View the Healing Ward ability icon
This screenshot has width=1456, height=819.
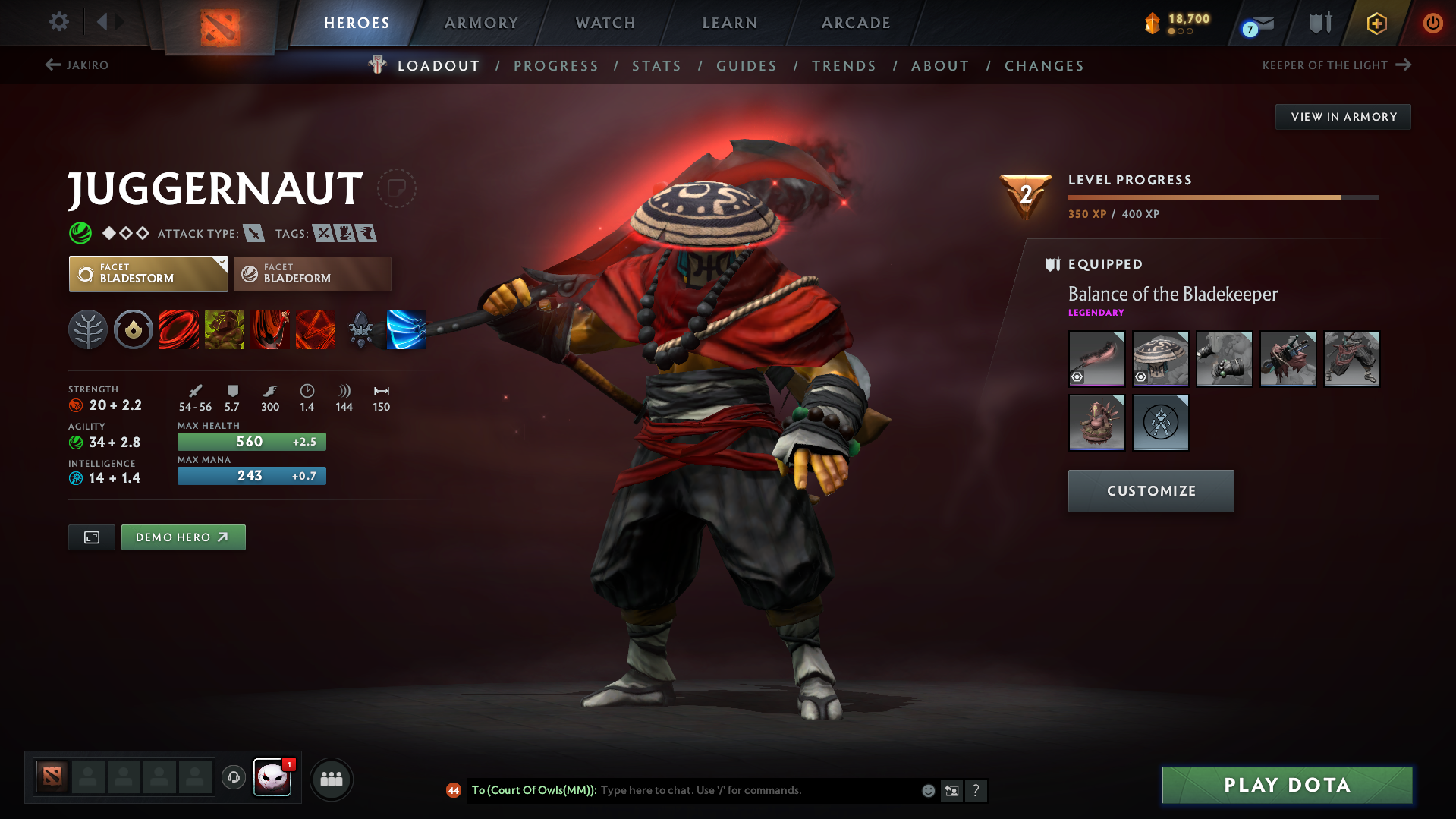(225, 329)
